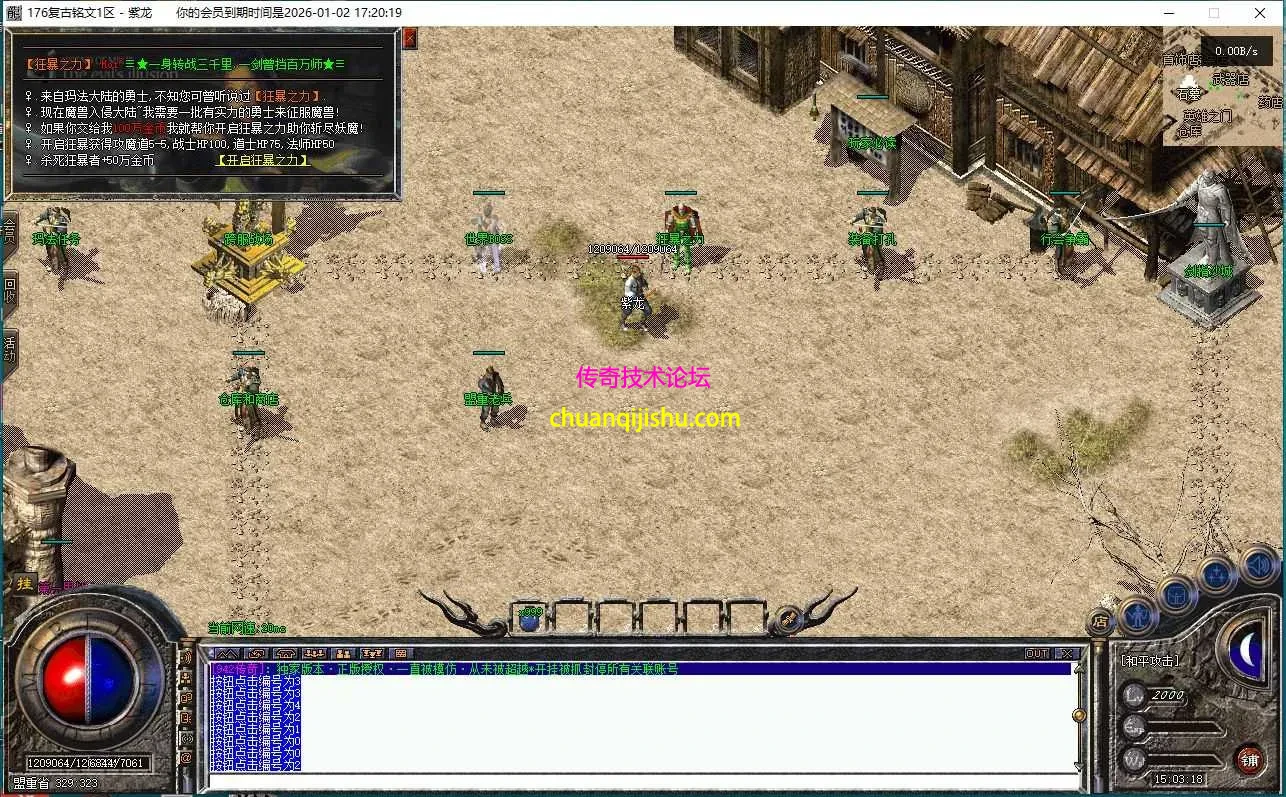Image resolution: width=1286 pixels, height=797 pixels.
Task: Expand the 会员 side panel
Action: (8, 230)
